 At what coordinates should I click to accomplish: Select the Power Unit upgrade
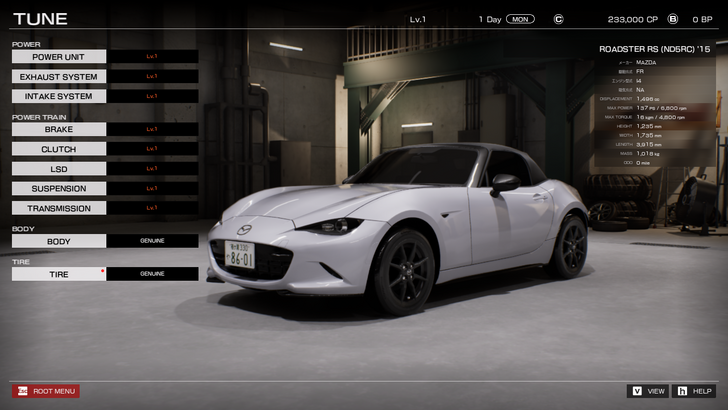point(59,57)
